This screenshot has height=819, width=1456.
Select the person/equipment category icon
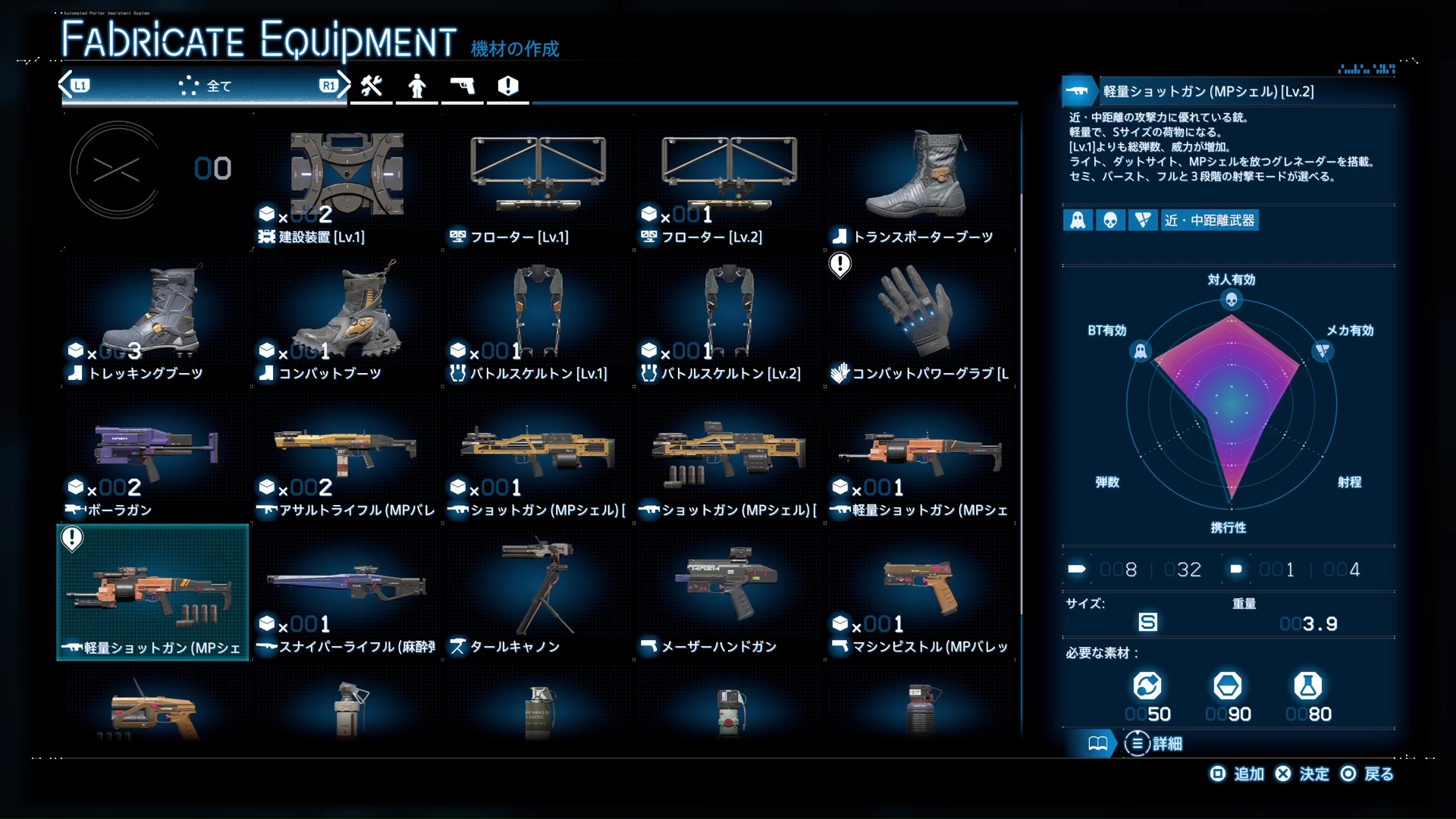click(x=416, y=86)
